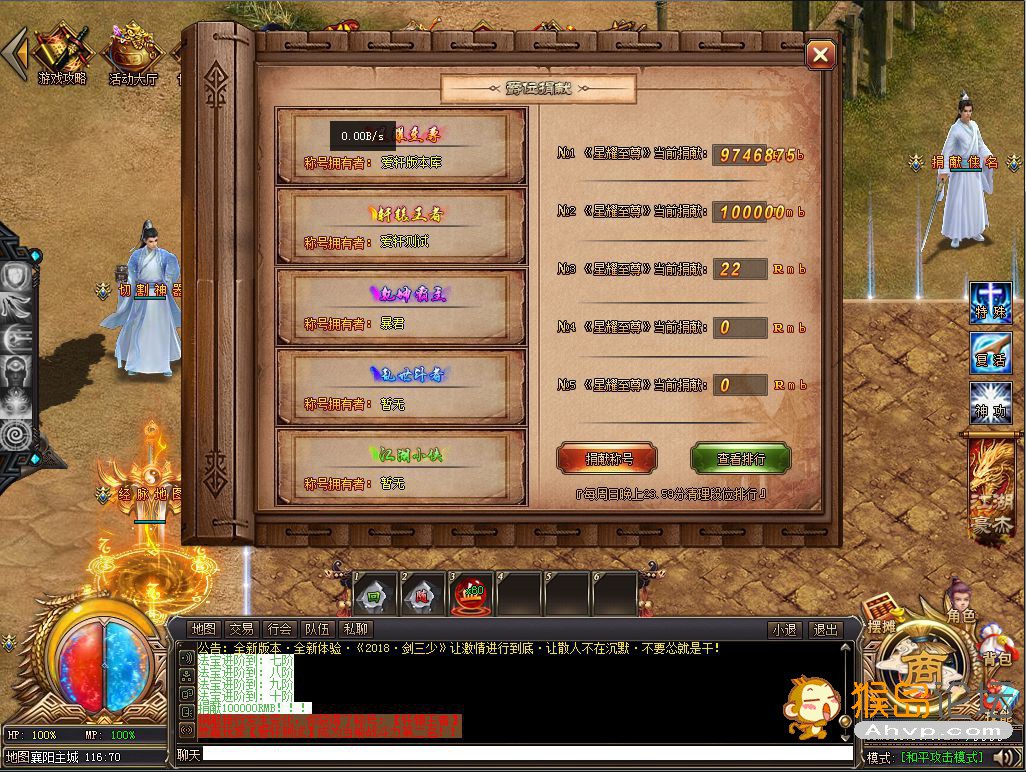Click the 退出 exit button

click(825, 630)
